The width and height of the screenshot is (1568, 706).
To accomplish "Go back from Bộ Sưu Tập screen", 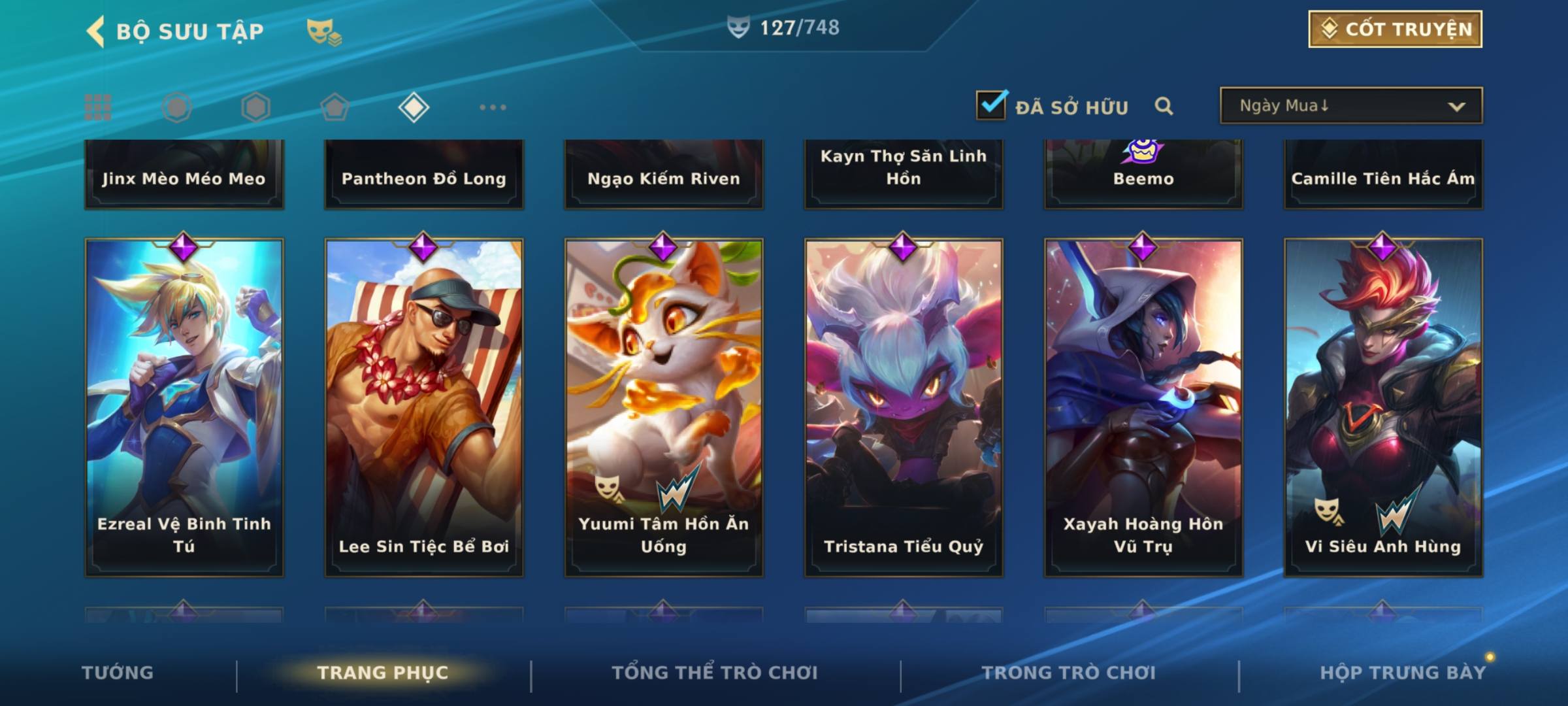I will [x=97, y=31].
